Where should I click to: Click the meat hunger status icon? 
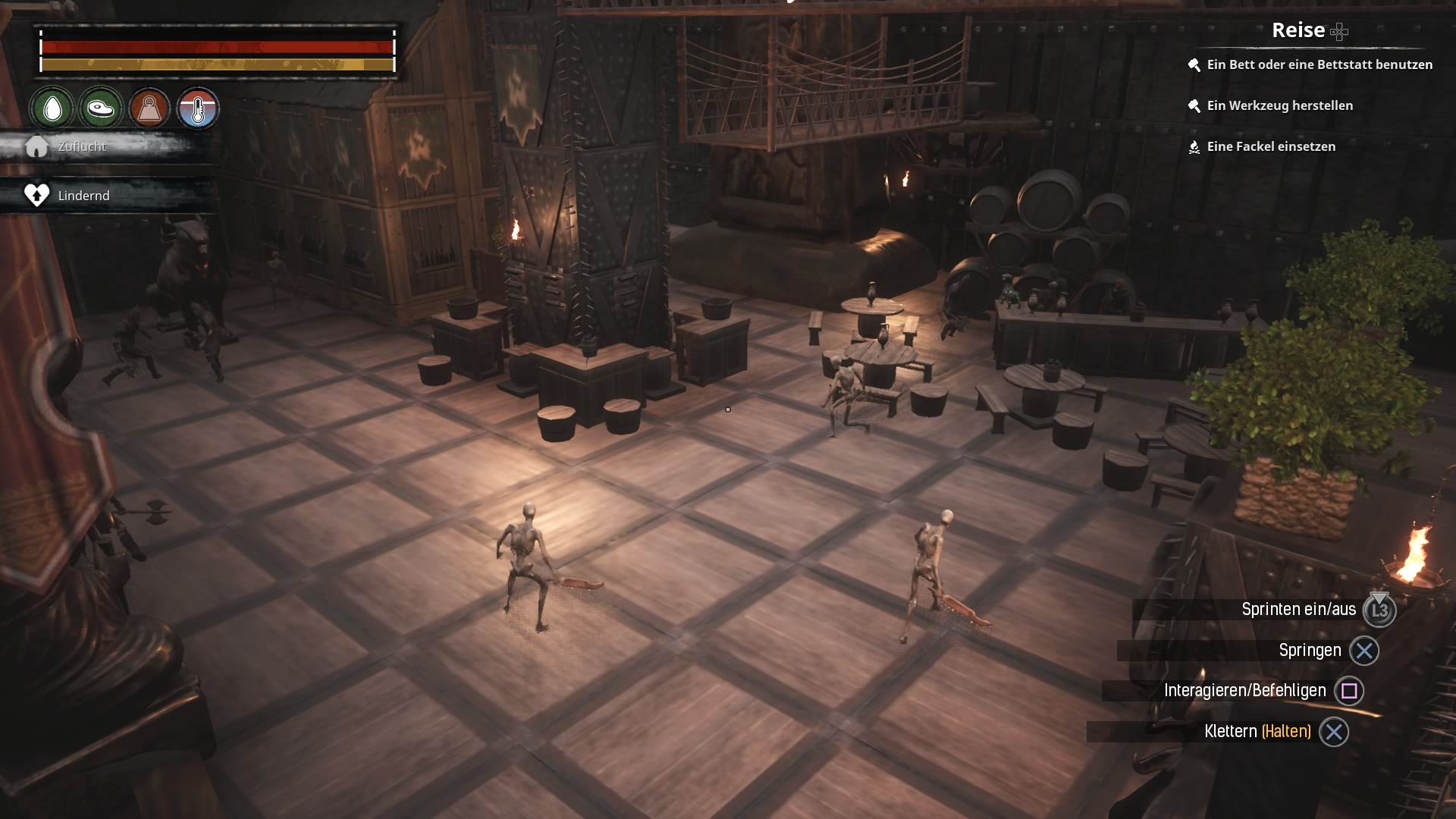click(x=100, y=108)
